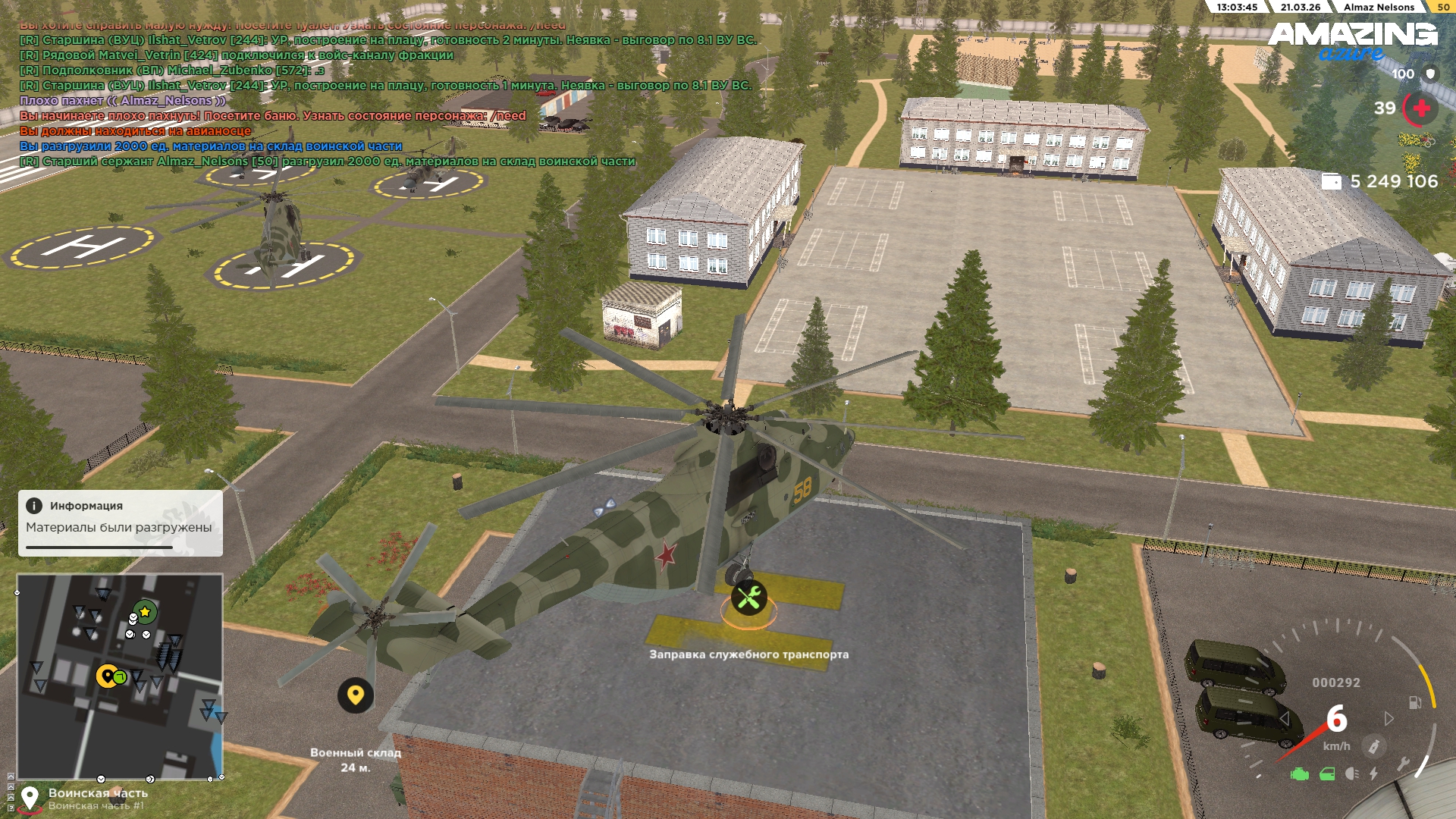Click the red cross health icon
The image size is (1456, 819).
tap(1421, 108)
